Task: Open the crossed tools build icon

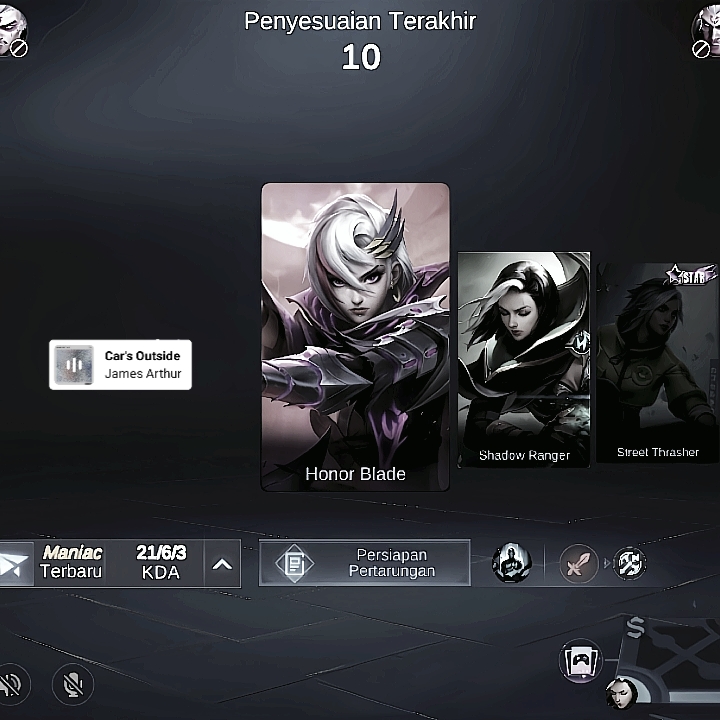Action: pos(629,563)
